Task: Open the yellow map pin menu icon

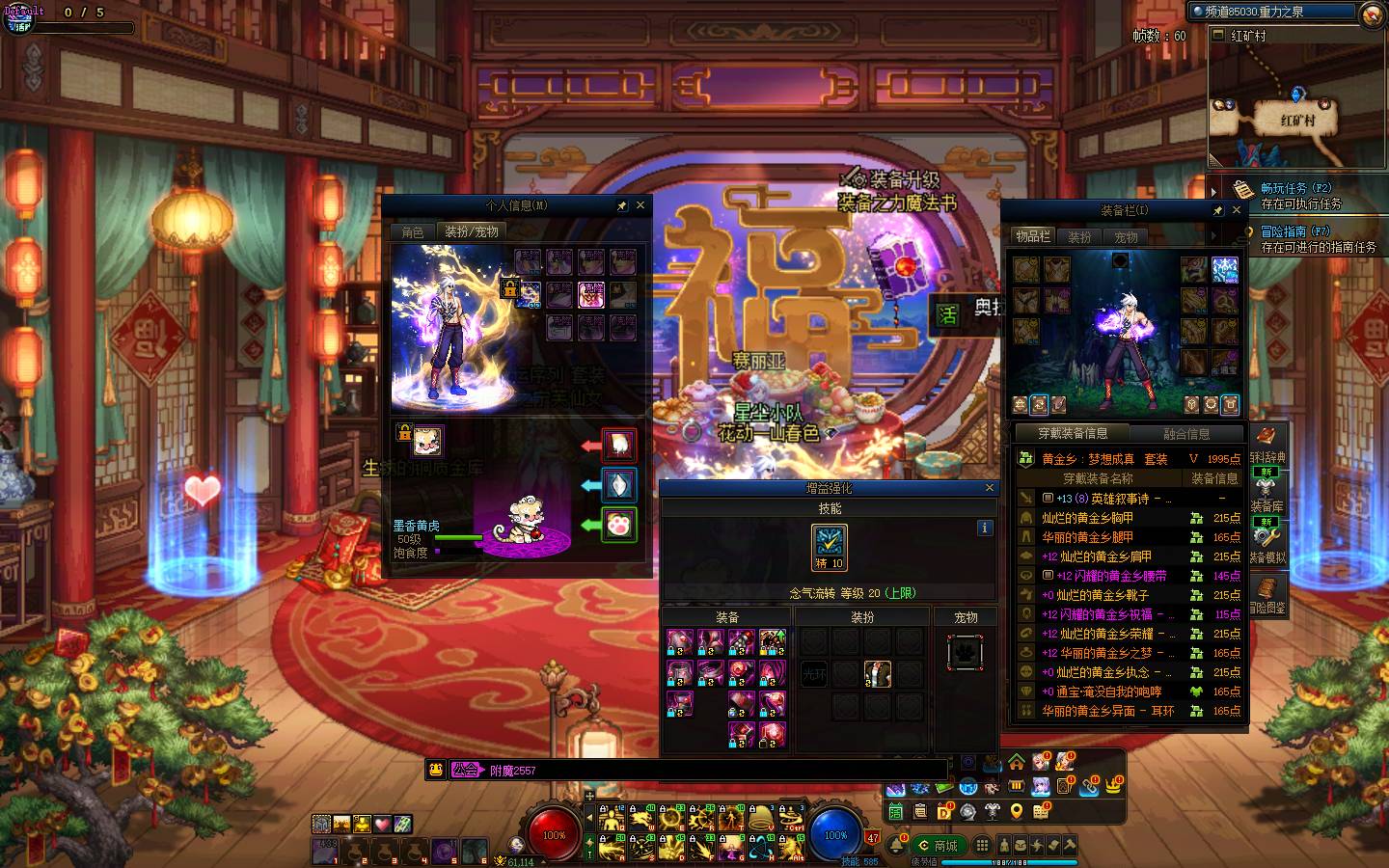Action: tap(1016, 812)
